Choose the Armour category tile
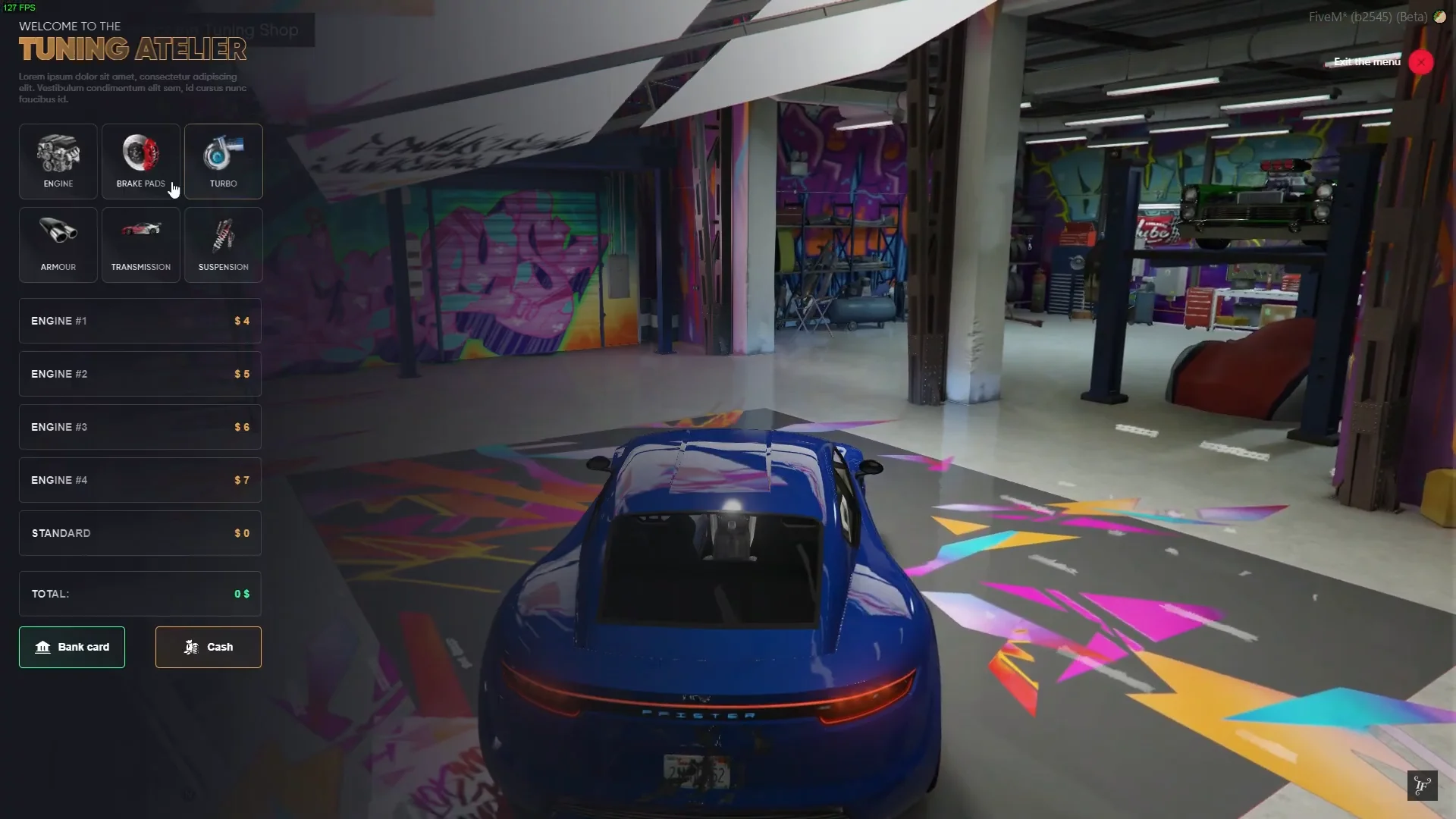The width and height of the screenshot is (1456, 819). point(58,245)
